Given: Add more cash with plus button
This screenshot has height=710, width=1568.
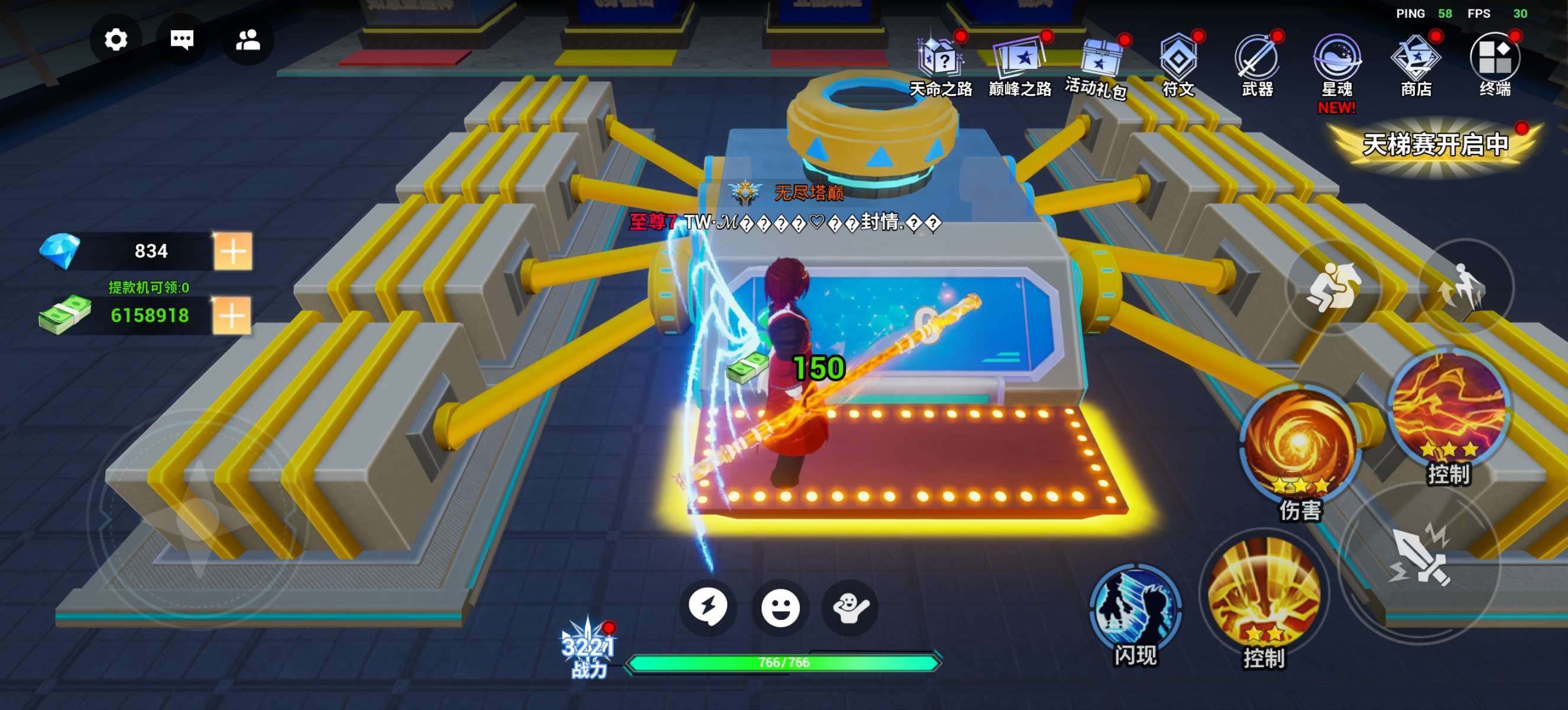Looking at the screenshot, I should [231, 315].
